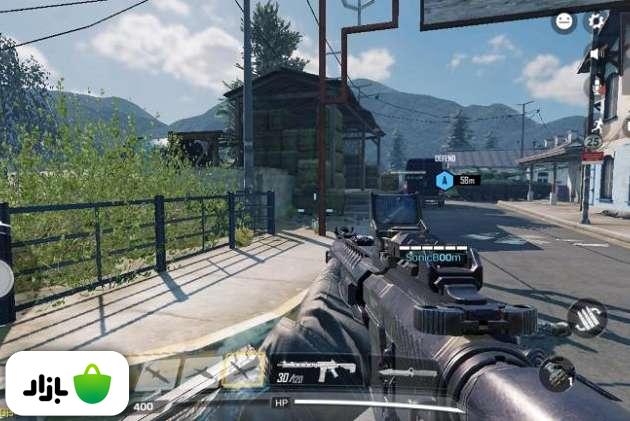
Task: Tap the Defend objective A marker
Action: [444, 180]
